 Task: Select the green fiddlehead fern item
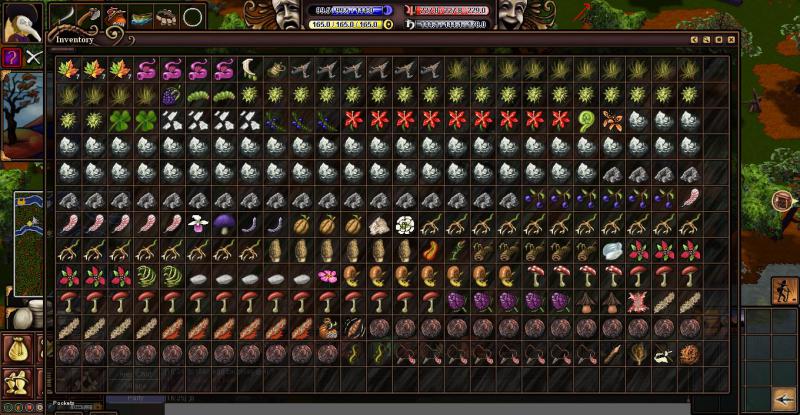click(x=588, y=120)
